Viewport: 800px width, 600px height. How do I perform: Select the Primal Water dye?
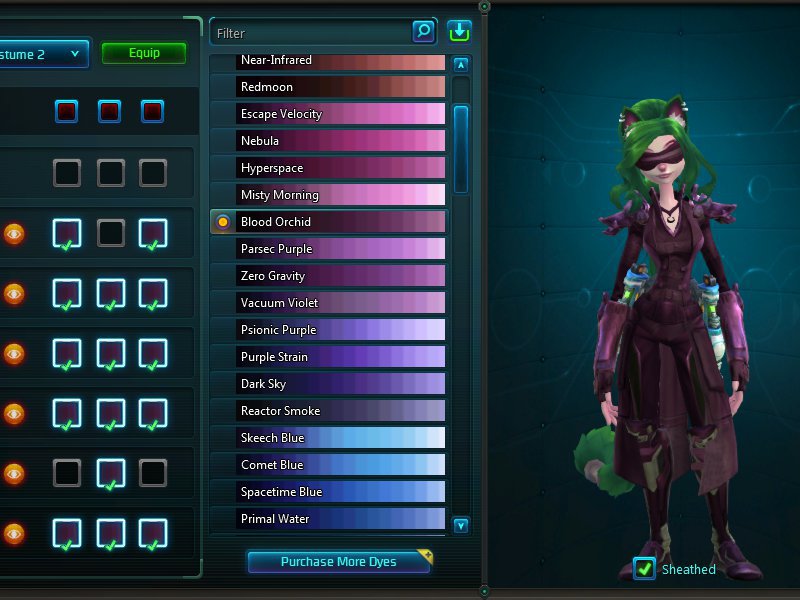pyautogui.click(x=340, y=519)
